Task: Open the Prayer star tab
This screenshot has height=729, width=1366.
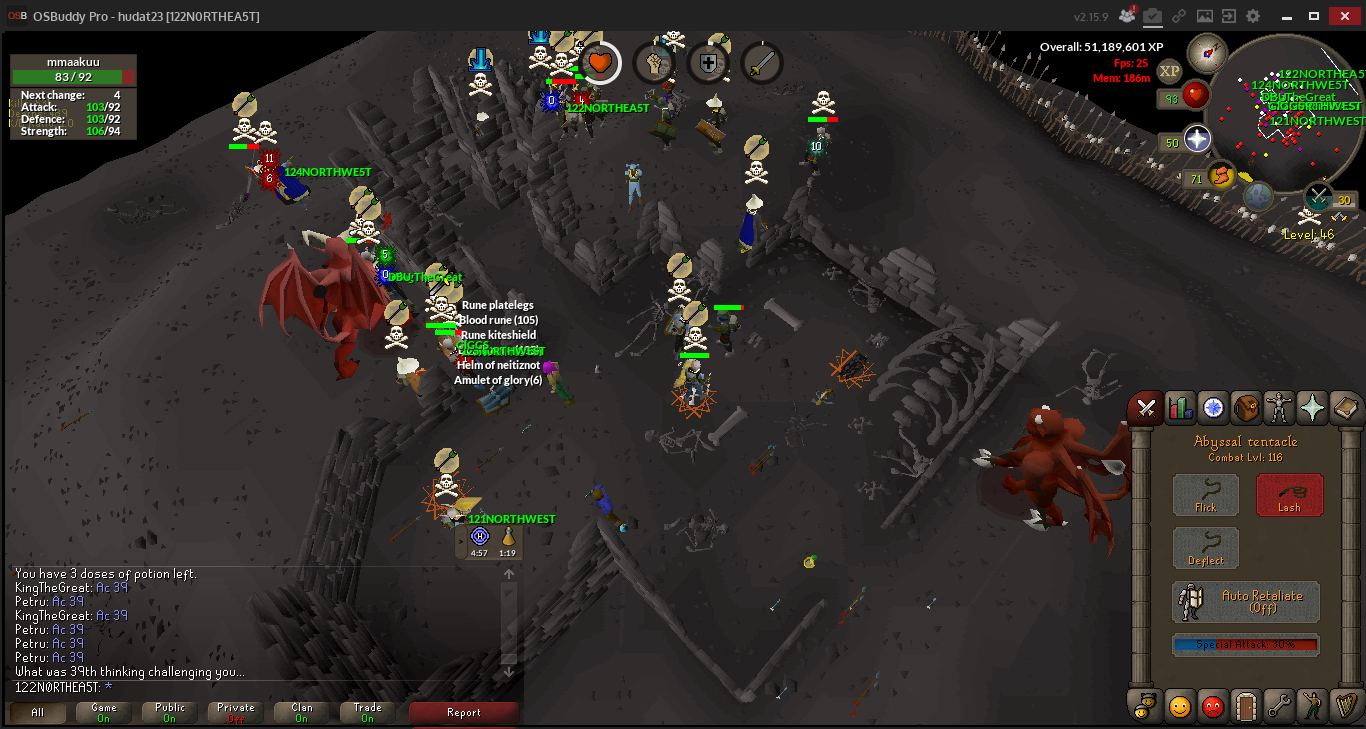Action: pyautogui.click(x=1312, y=408)
